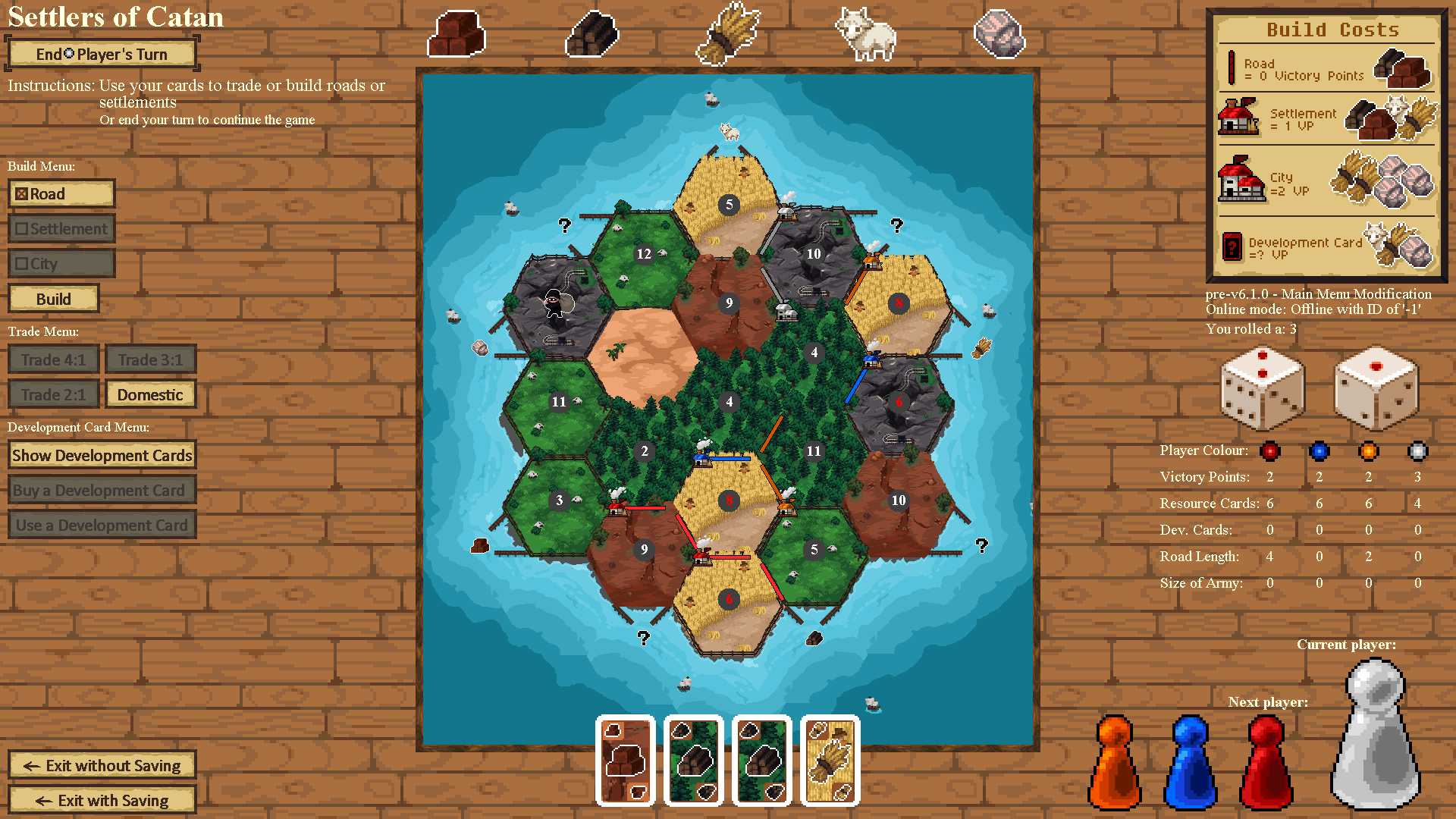Viewport: 1456px width, 819px height.
Task: Buy a Development Card
Action: 102,491
